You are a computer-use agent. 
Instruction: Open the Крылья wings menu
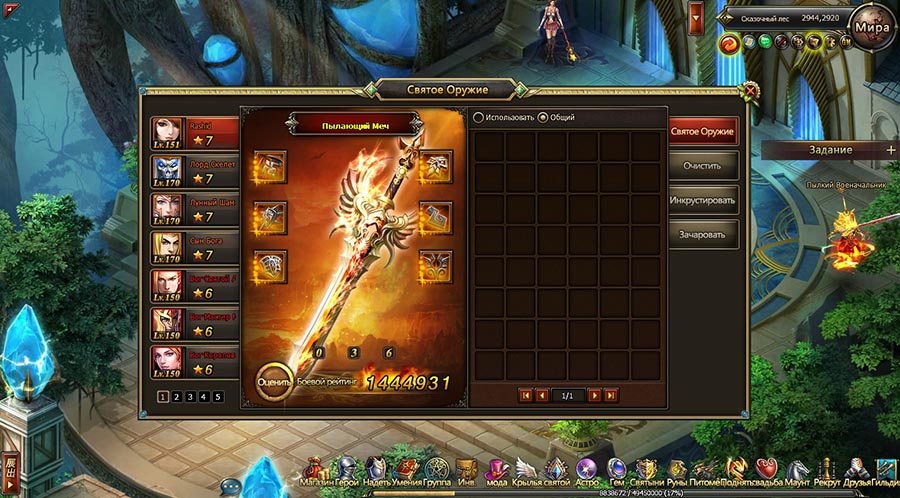[x=527, y=468]
